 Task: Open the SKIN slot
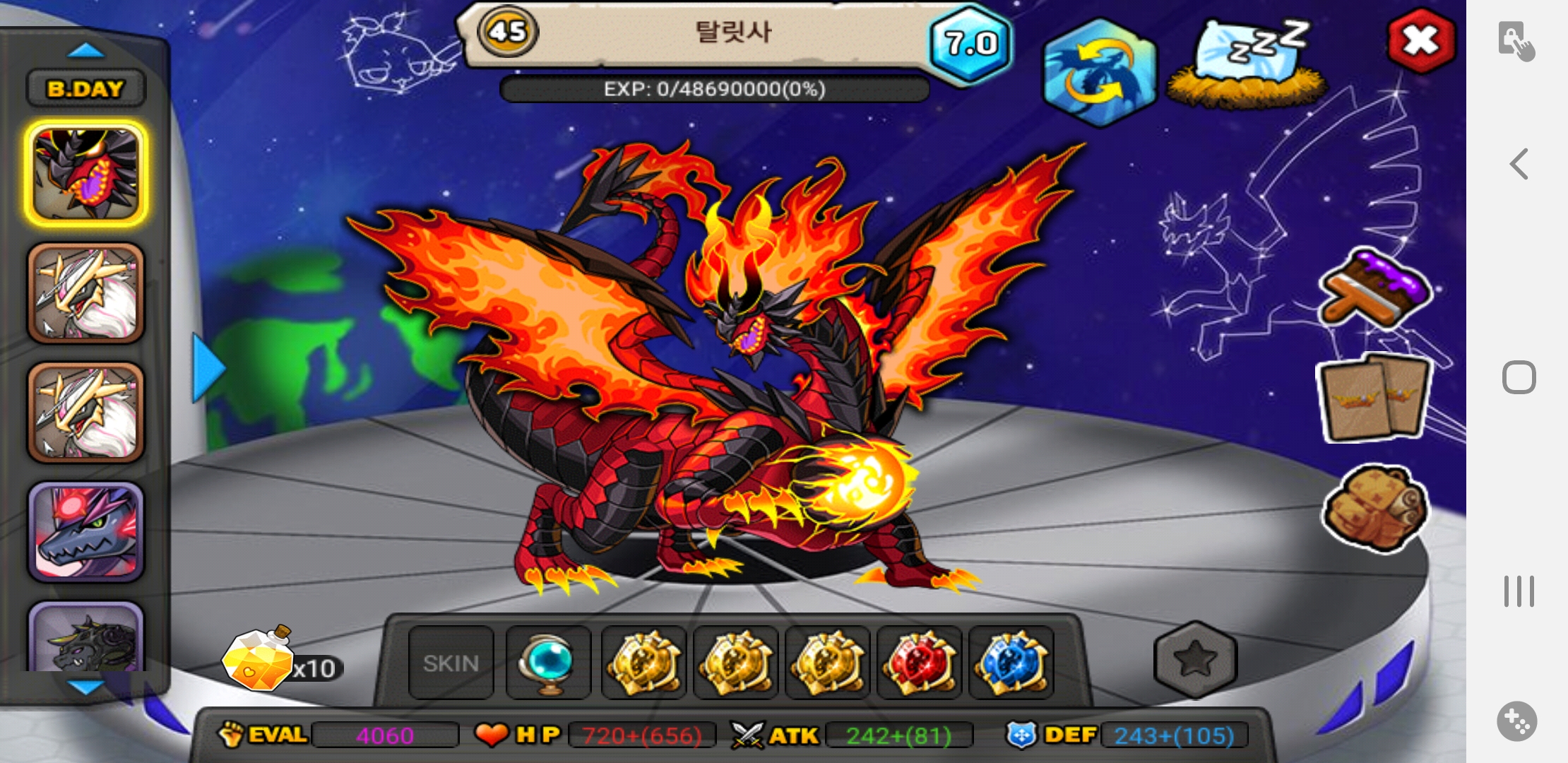pyautogui.click(x=451, y=663)
